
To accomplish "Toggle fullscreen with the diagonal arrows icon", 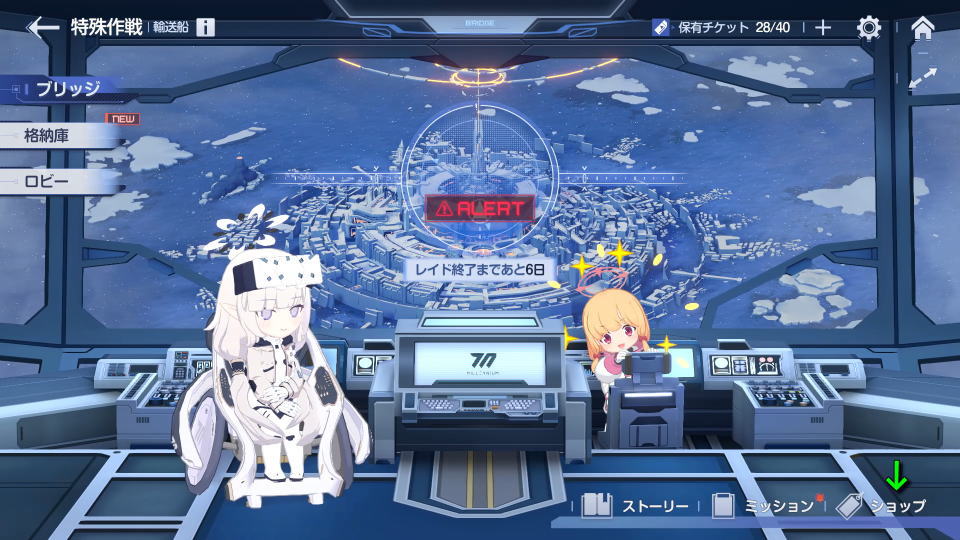I will pyautogui.click(x=923, y=76).
